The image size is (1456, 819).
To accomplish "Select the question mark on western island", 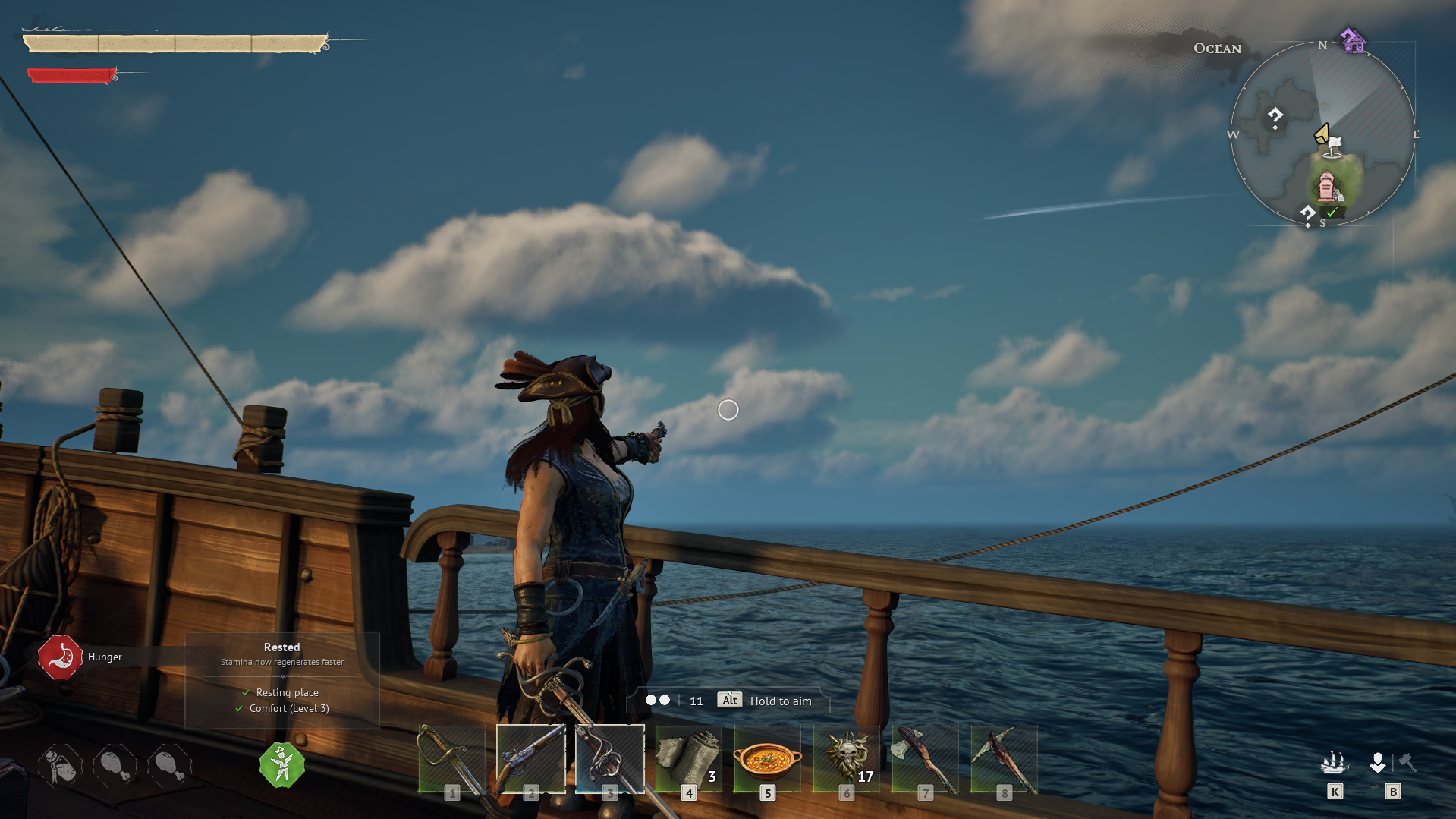I will click(x=1275, y=118).
